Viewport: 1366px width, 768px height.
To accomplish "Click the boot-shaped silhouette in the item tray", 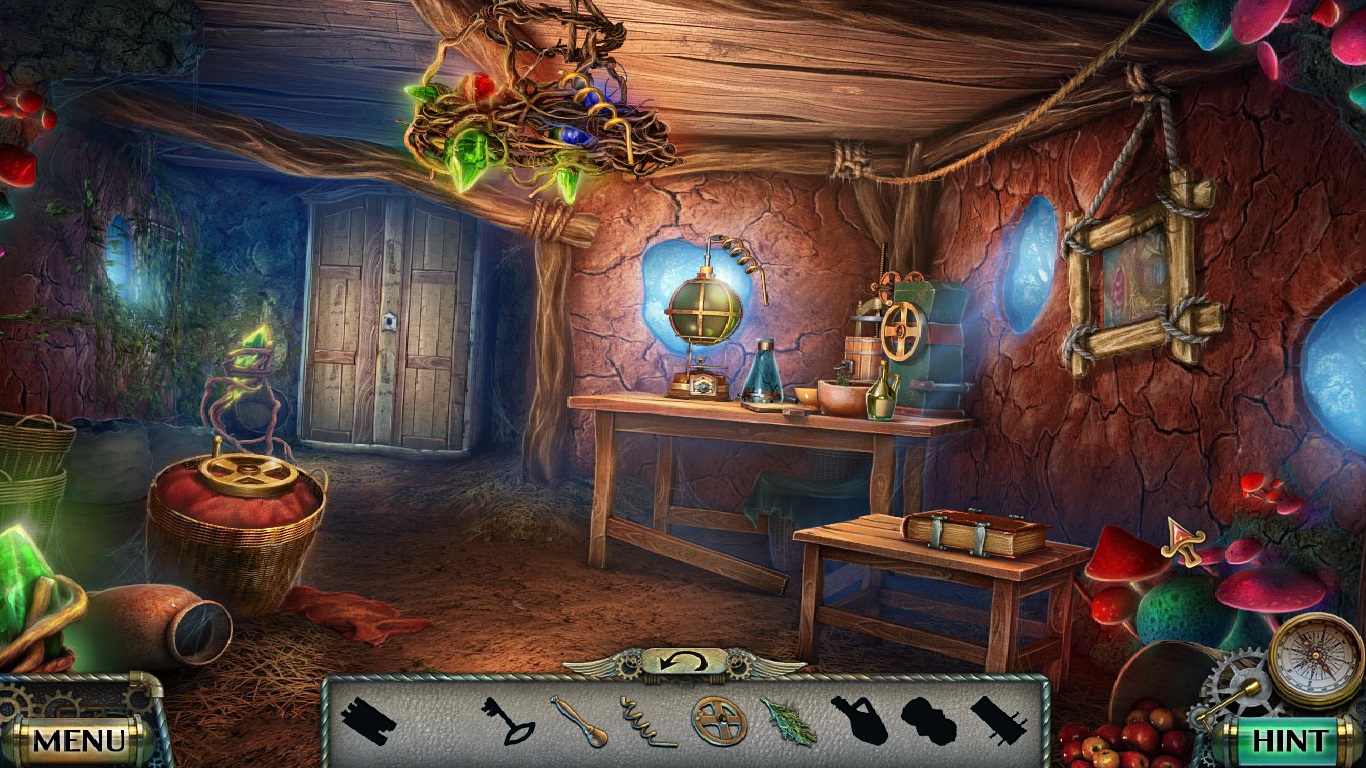I will (927, 718).
